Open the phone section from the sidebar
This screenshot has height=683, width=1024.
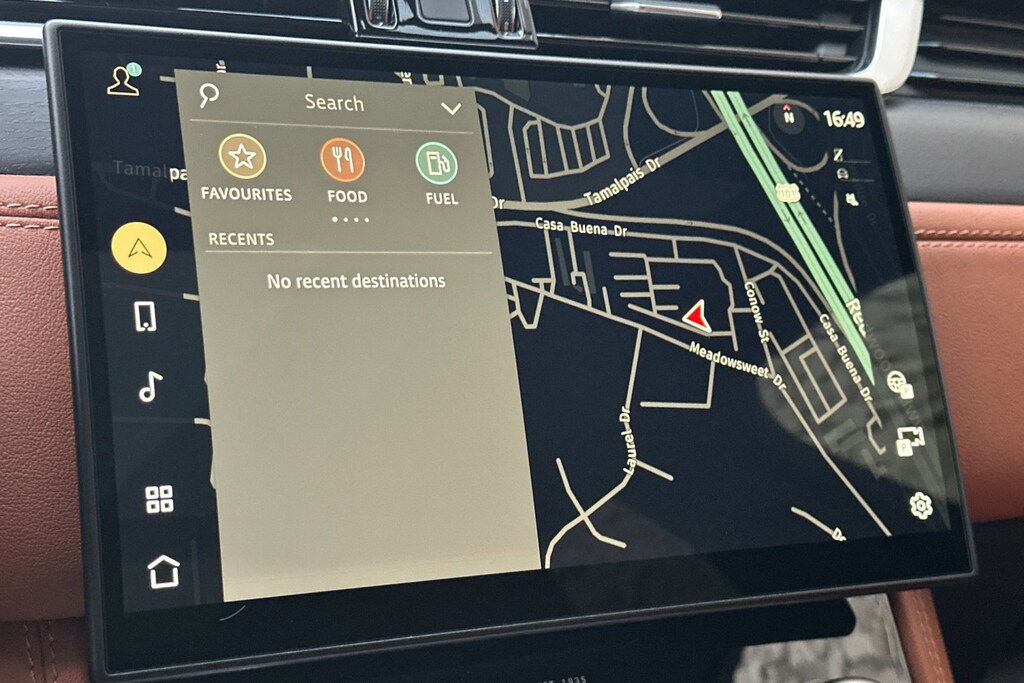click(145, 317)
